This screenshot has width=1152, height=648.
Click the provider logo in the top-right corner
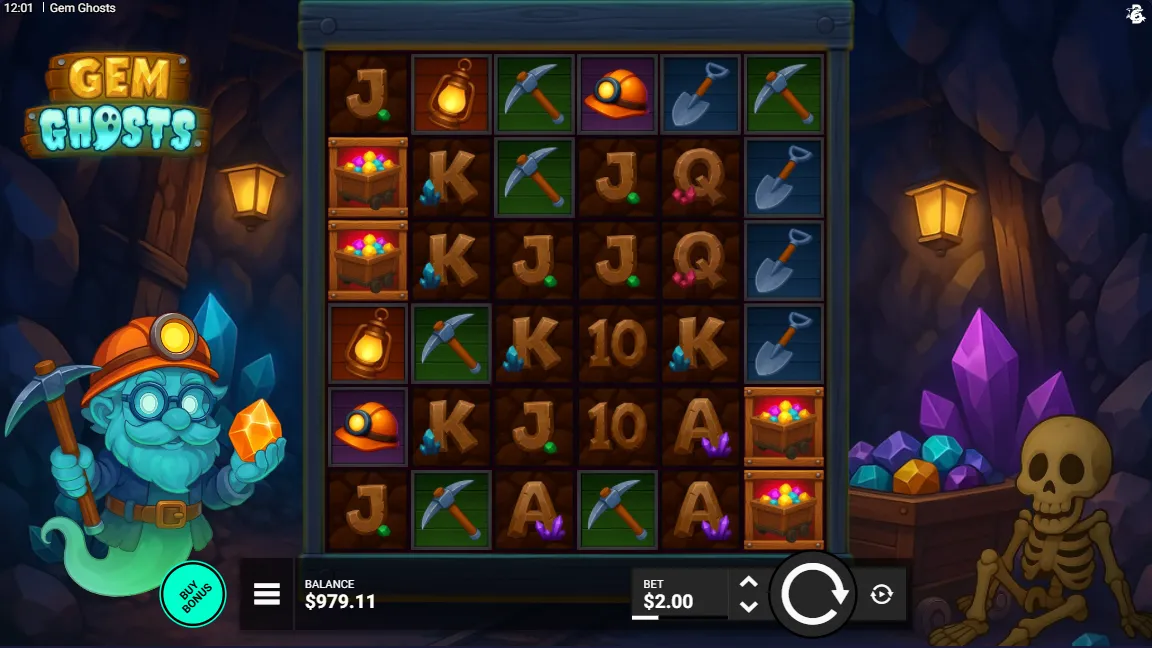1135,13
